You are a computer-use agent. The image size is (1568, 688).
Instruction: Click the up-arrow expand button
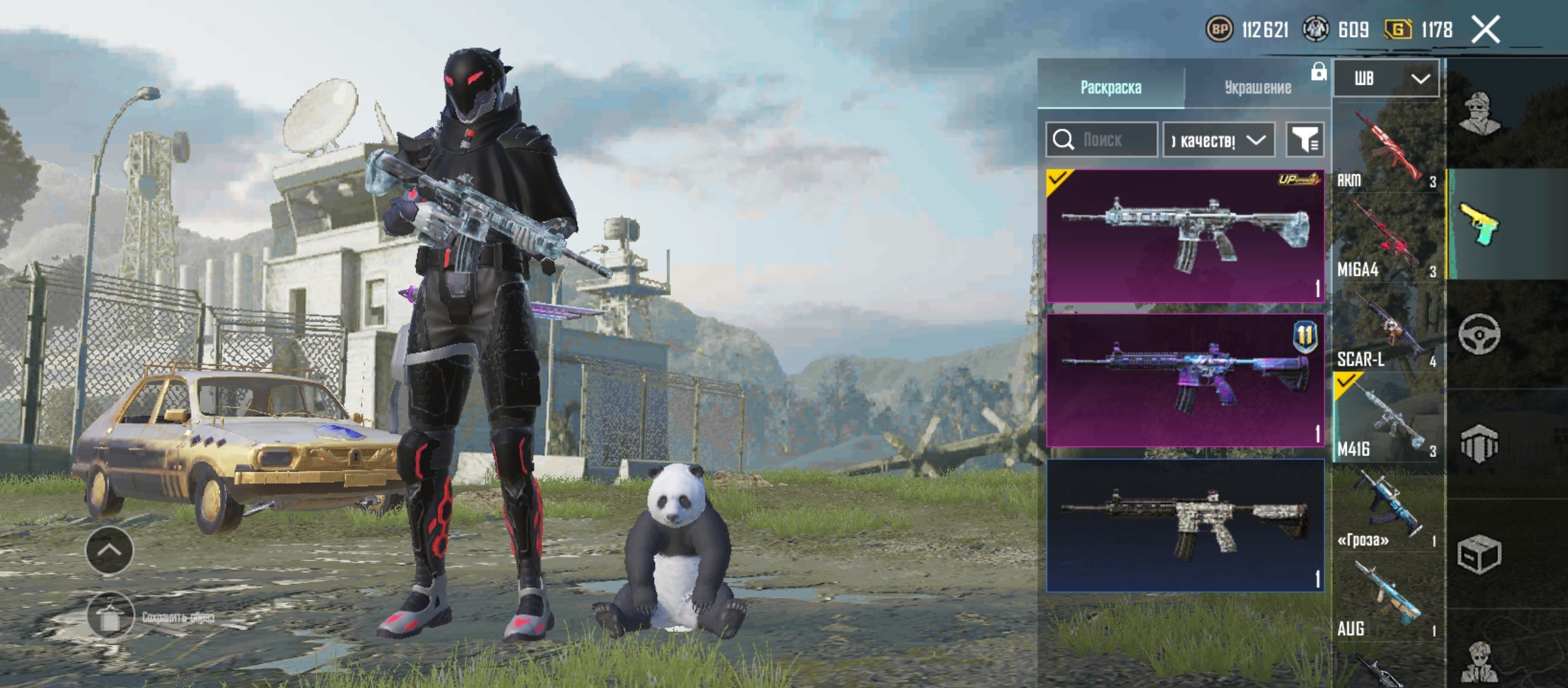coord(109,550)
